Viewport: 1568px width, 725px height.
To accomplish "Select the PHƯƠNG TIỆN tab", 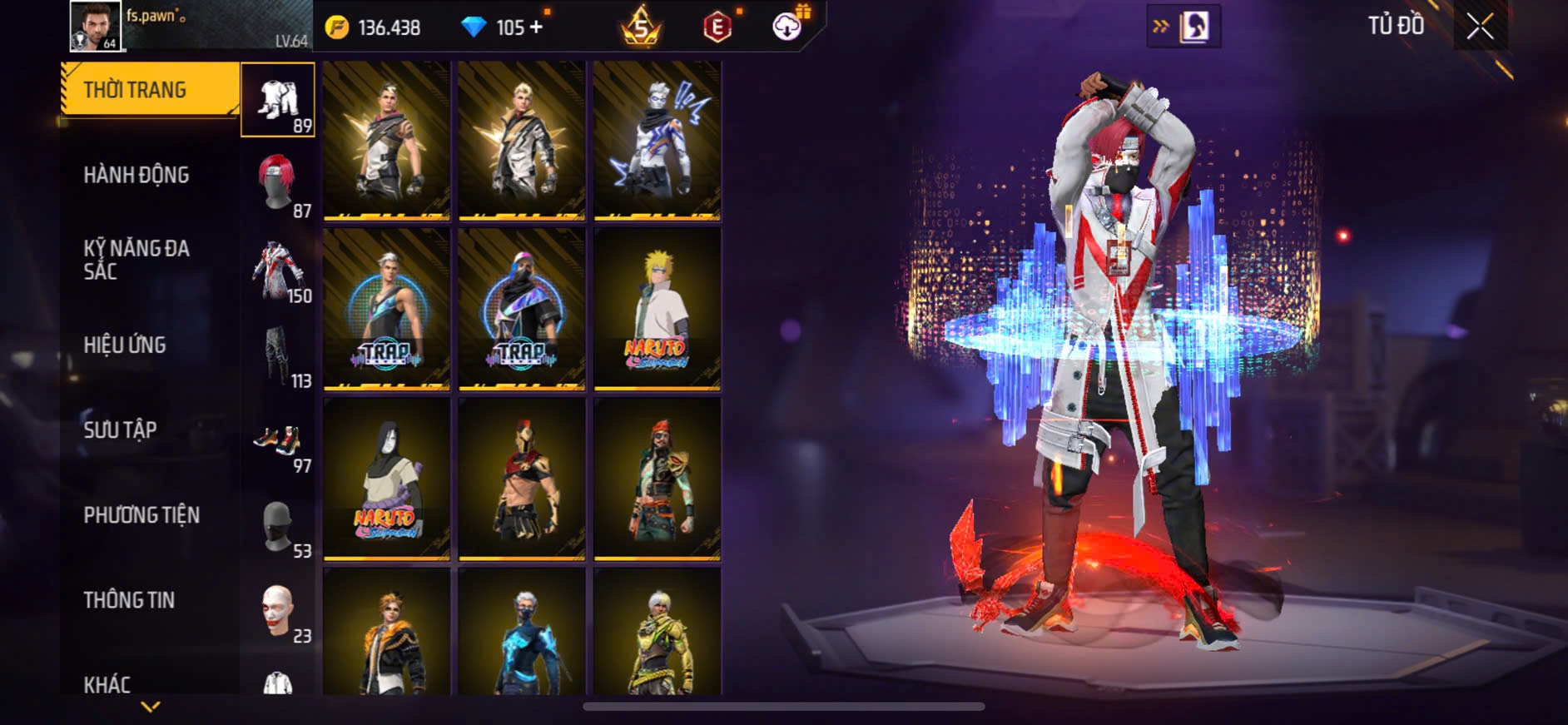I will coord(141,515).
